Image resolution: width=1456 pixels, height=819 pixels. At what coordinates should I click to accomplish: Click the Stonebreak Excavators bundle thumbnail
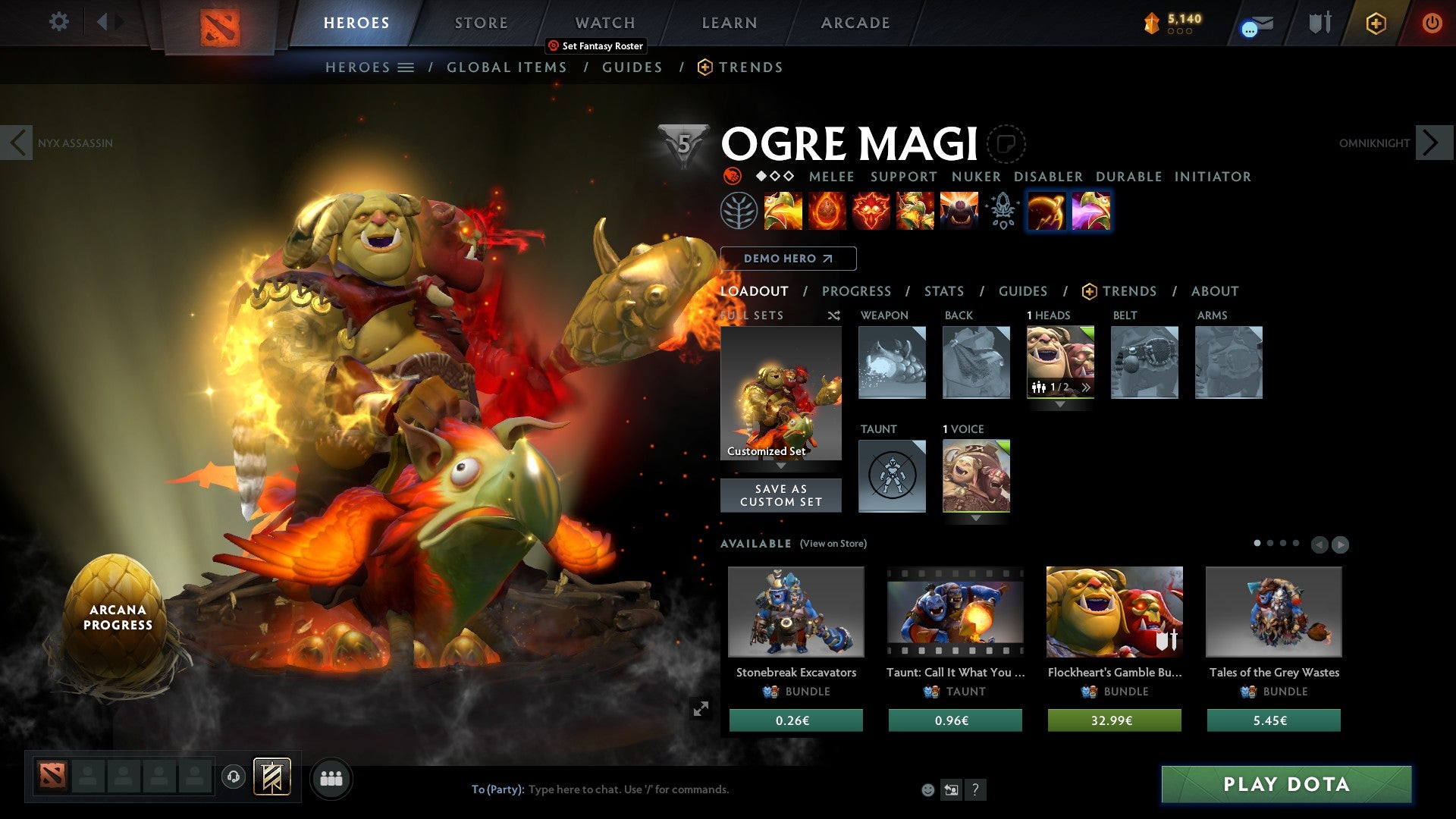(x=795, y=613)
